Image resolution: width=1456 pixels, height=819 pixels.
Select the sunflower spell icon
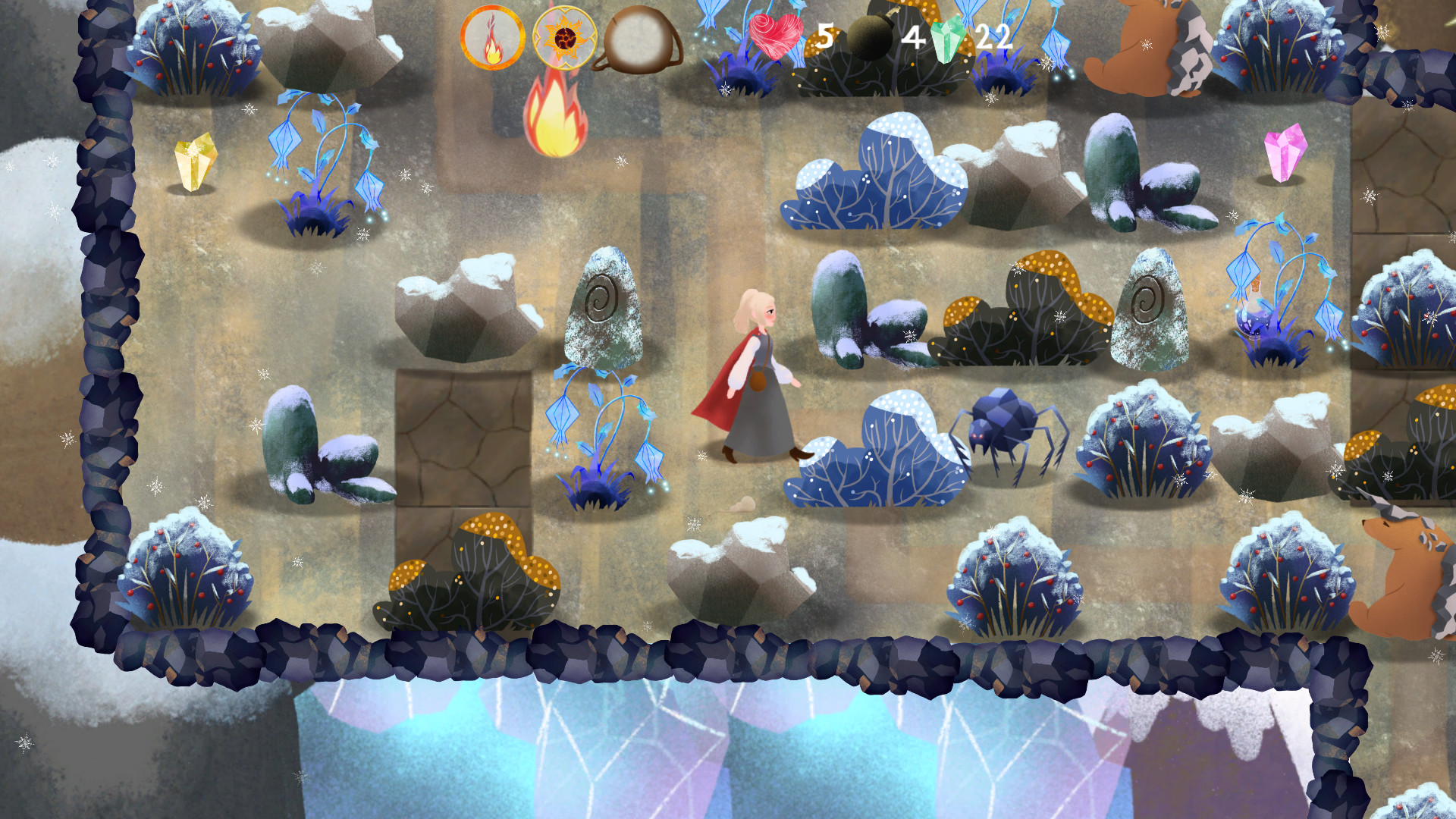pos(563,35)
